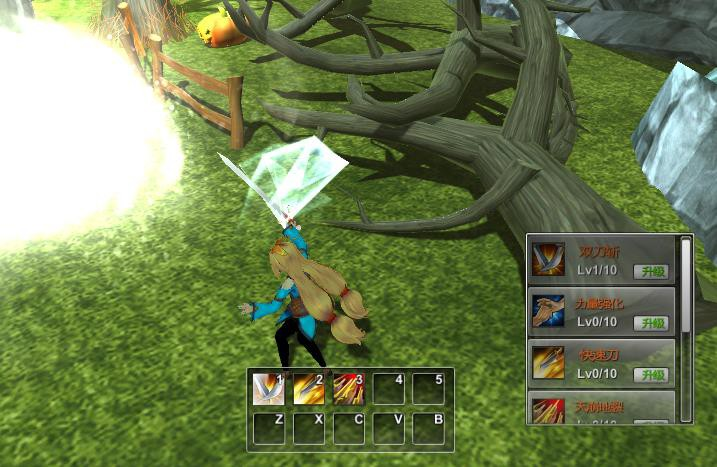This screenshot has height=467, width=717.
Task: Select the empty hotbar slot labeled 5
Action: coord(428,389)
